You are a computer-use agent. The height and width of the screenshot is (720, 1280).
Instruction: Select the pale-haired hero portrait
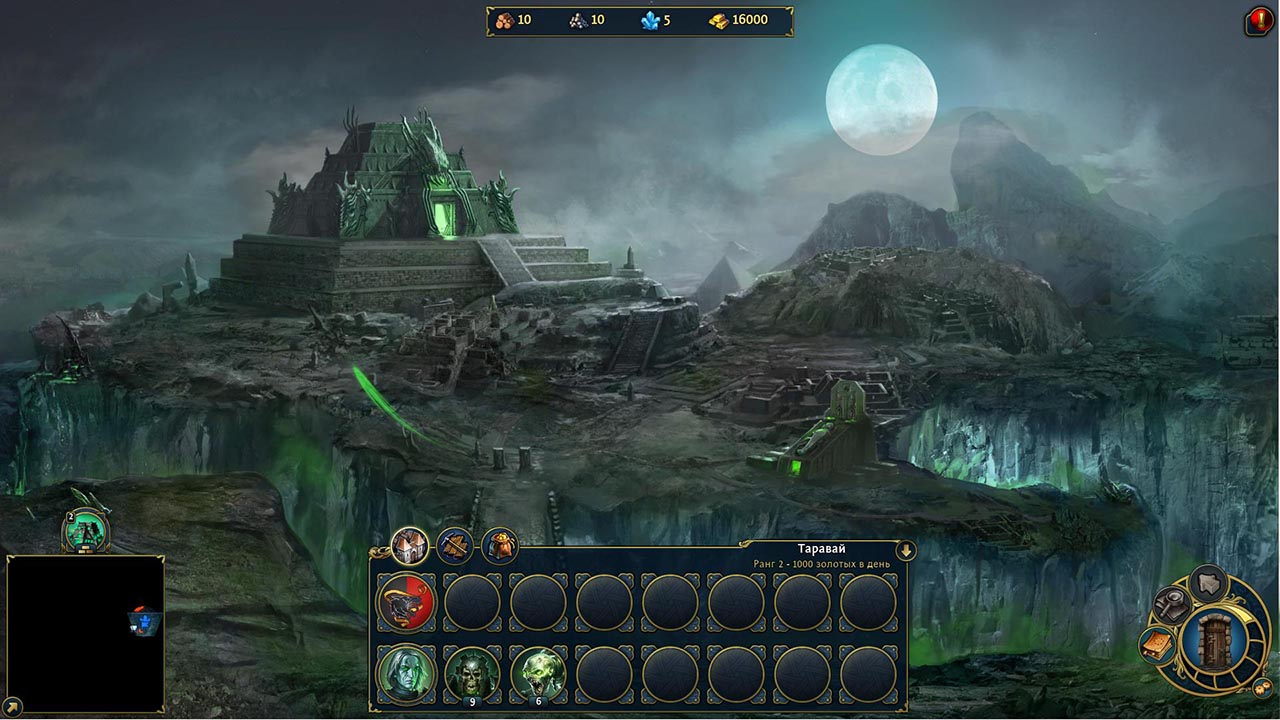[406, 674]
